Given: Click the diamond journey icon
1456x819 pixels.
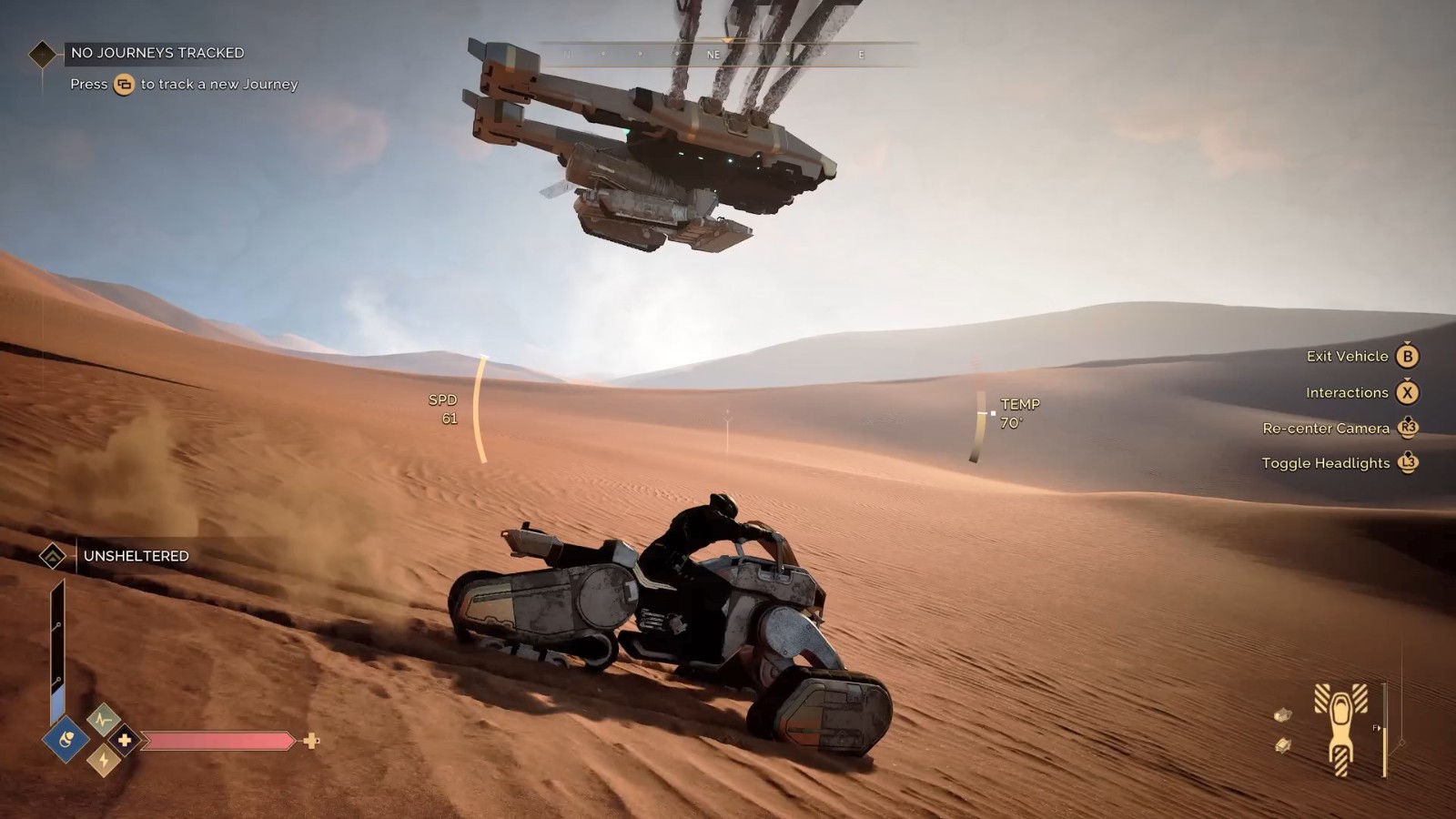Looking at the screenshot, I should 42,55.
